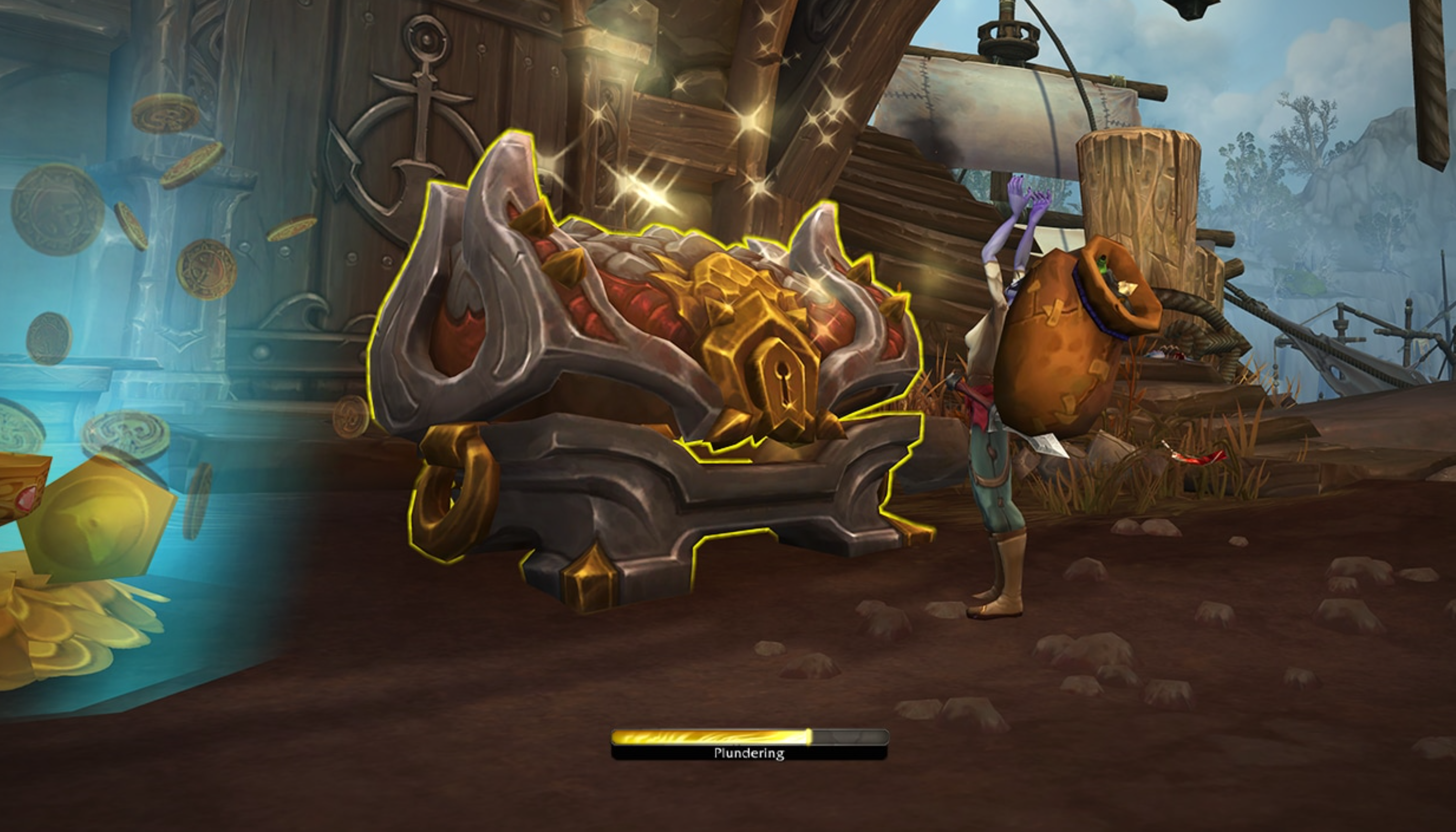Select the green bottle poking from the loot sack
Screen dimensions: 1456x832
click(1102, 266)
